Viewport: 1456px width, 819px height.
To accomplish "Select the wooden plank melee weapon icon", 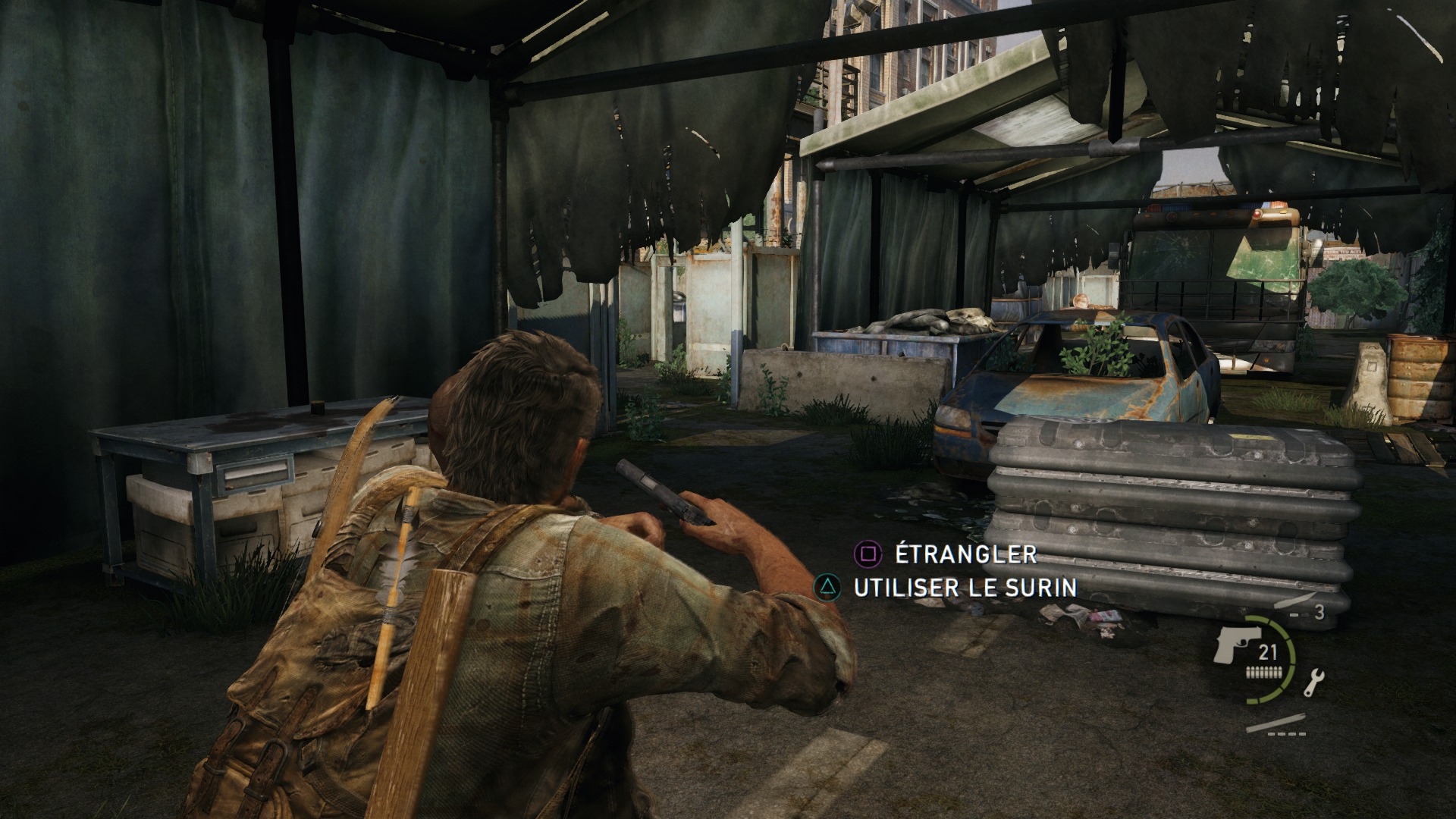I will pos(1276,722).
